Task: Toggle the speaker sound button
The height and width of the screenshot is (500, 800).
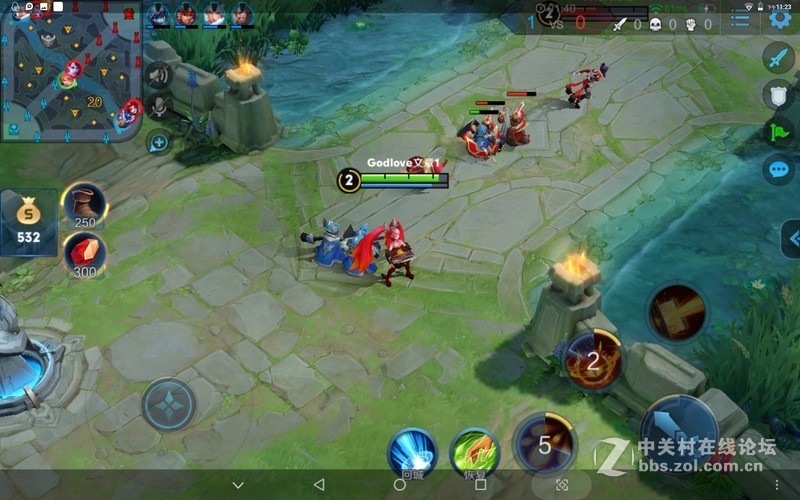Action: click(x=158, y=76)
